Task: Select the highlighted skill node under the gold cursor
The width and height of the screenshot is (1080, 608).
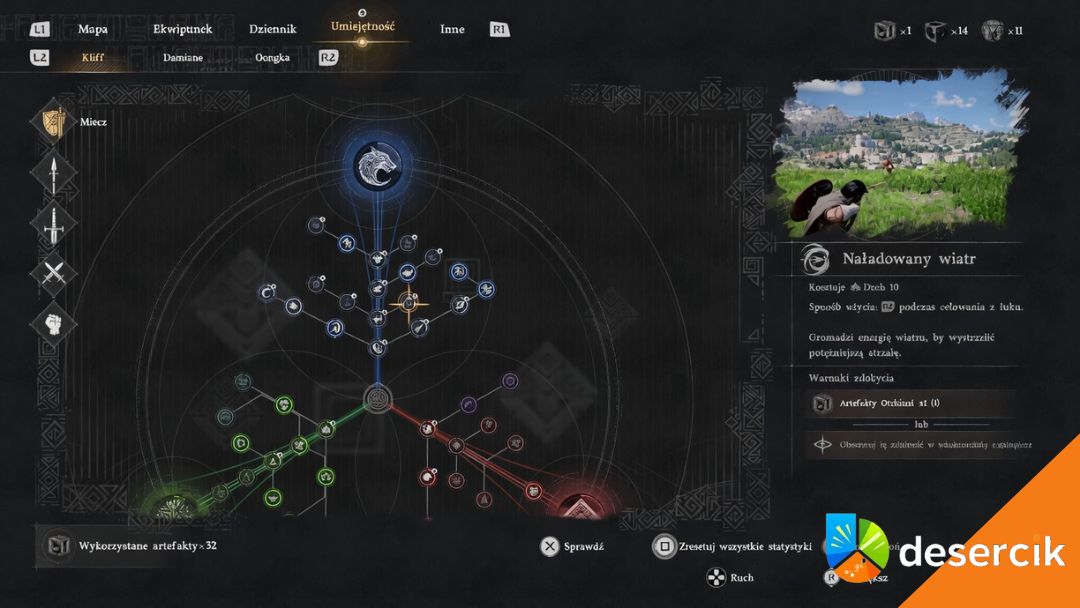Action: pos(408,301)
